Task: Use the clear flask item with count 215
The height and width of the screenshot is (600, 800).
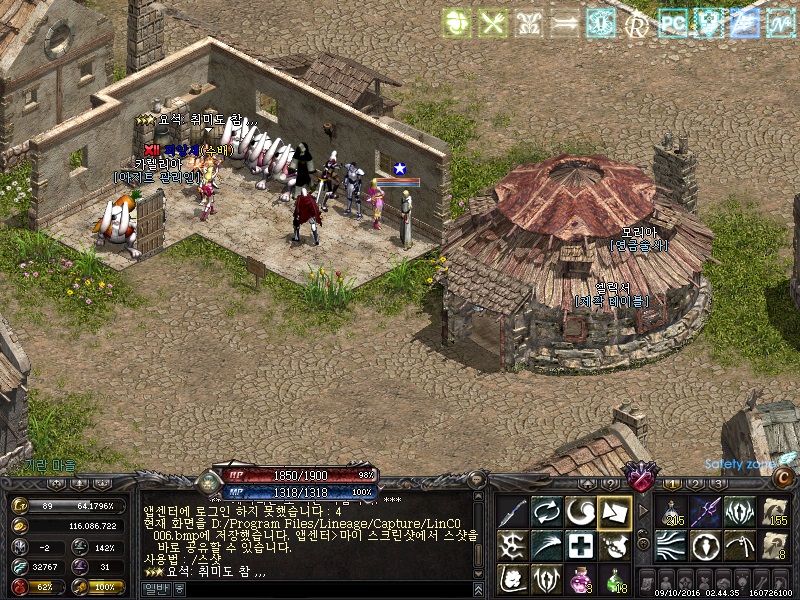Action: coord(672,512)
